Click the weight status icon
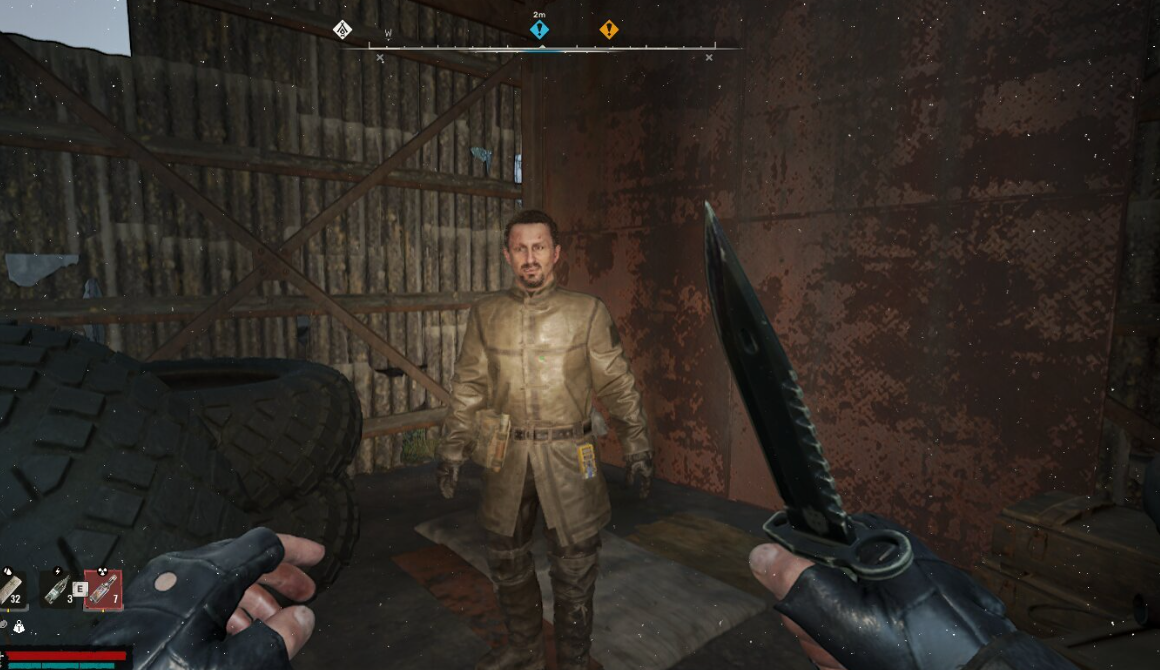1160x670 pixels. tap(19, 627)
